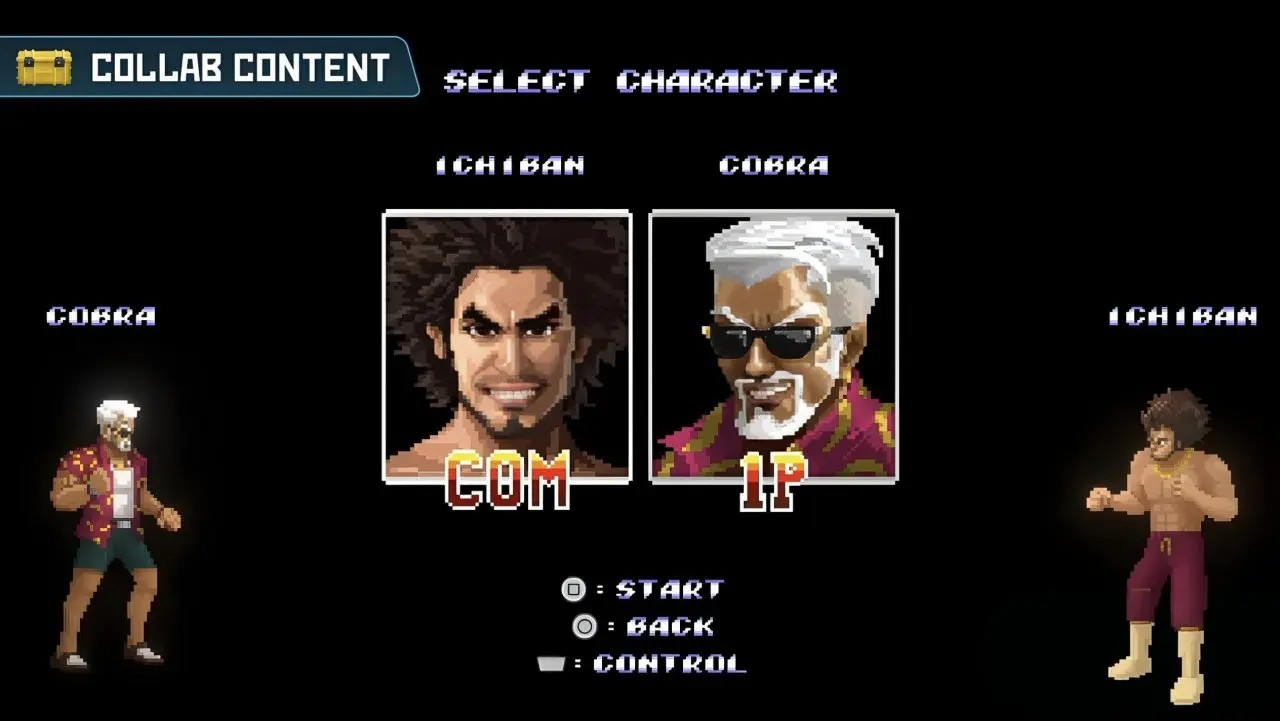The height and width of the screenshot is (721, 1280).
Task: Select the Ichiban character portrait
Action: [x=507, y=345]
